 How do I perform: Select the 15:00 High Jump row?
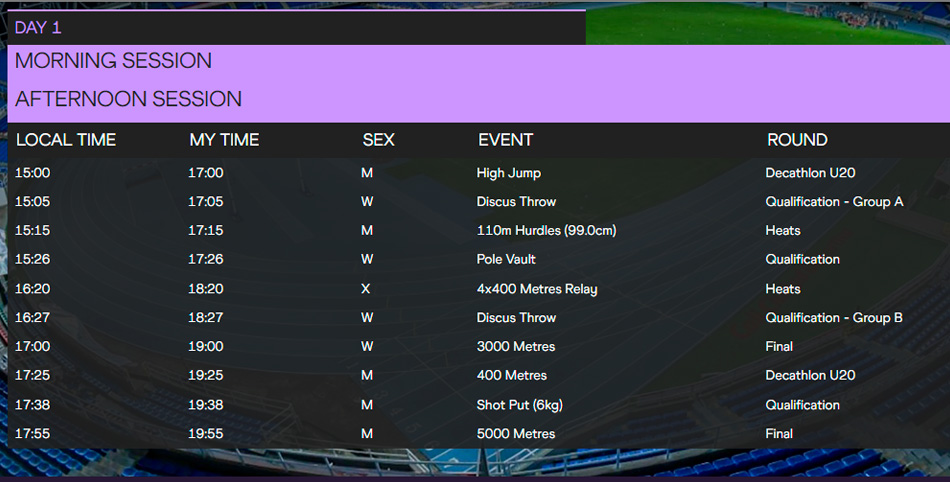pyautogui.click(x=509, y=173)
